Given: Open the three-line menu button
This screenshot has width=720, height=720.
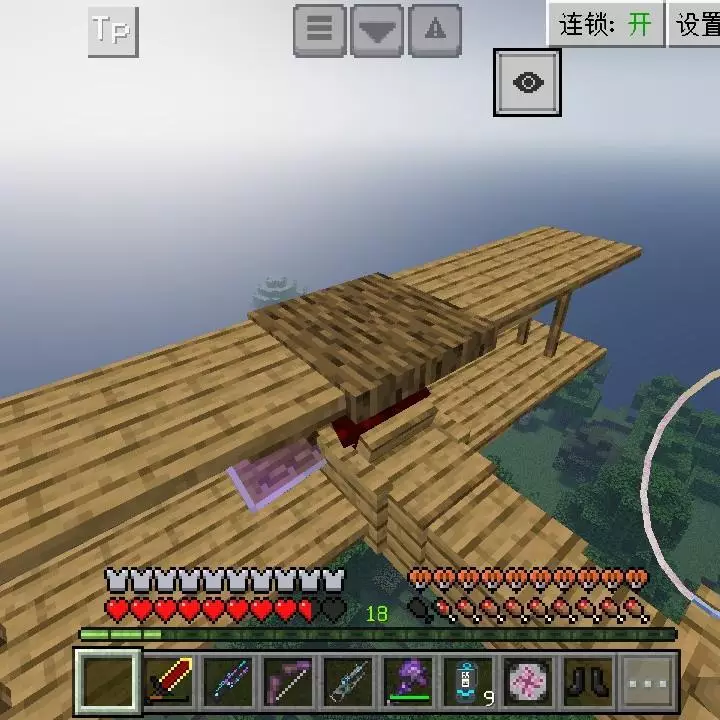Looking at the screenshot, I should point(319,31).
